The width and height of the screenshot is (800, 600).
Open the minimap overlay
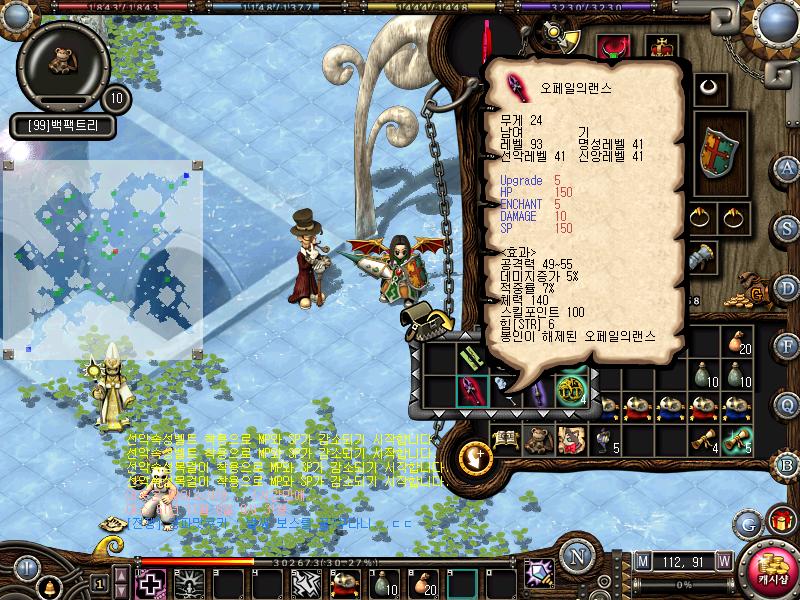point(103,260)
